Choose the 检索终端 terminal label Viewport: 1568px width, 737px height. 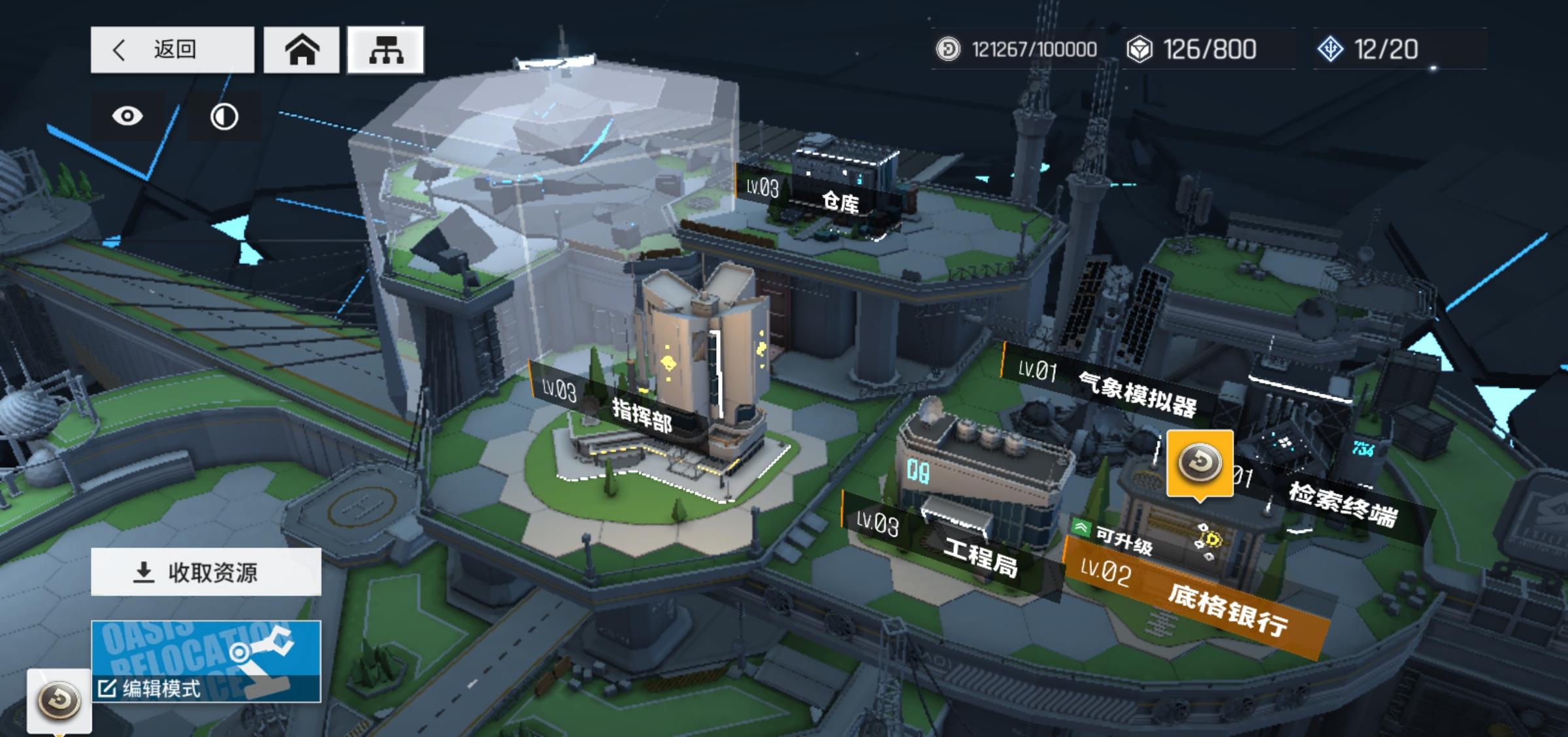1339,503
